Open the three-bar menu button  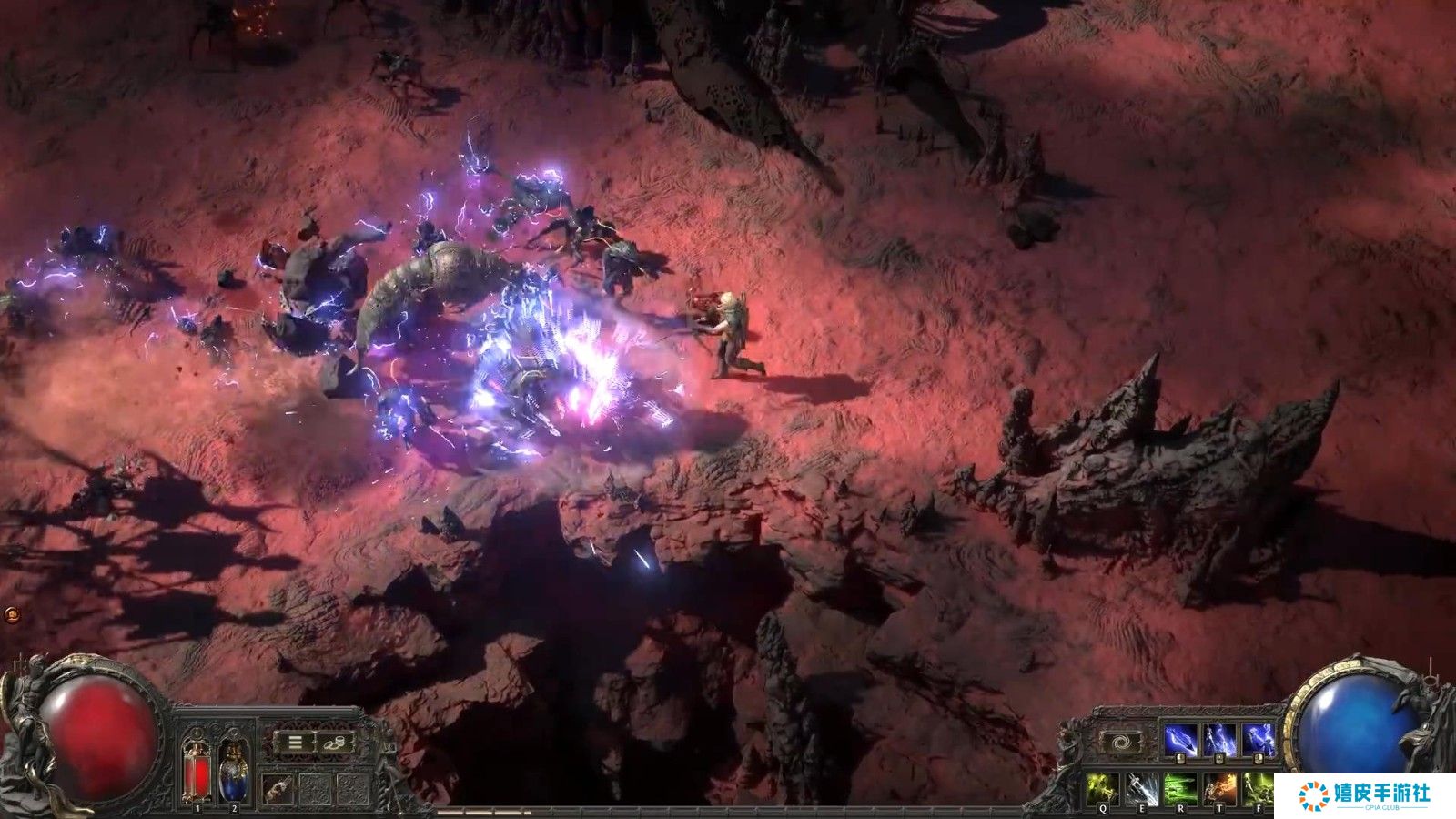pyautogui.click(x=296, y=743)
